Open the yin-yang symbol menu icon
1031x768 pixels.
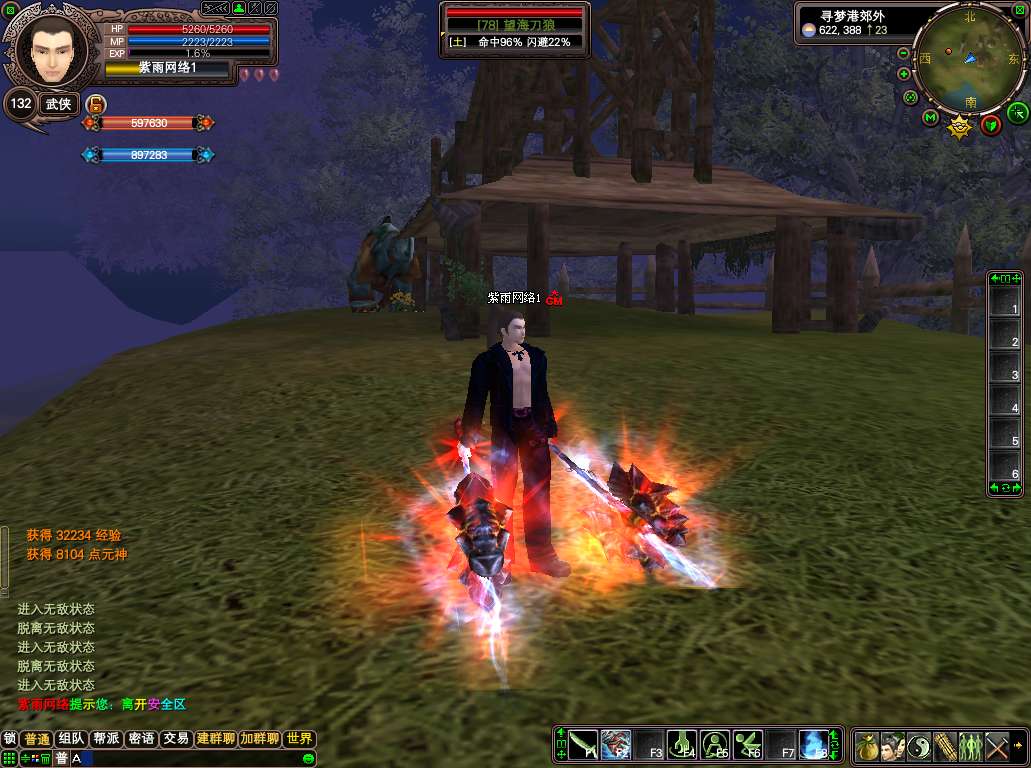coord(919,746)
